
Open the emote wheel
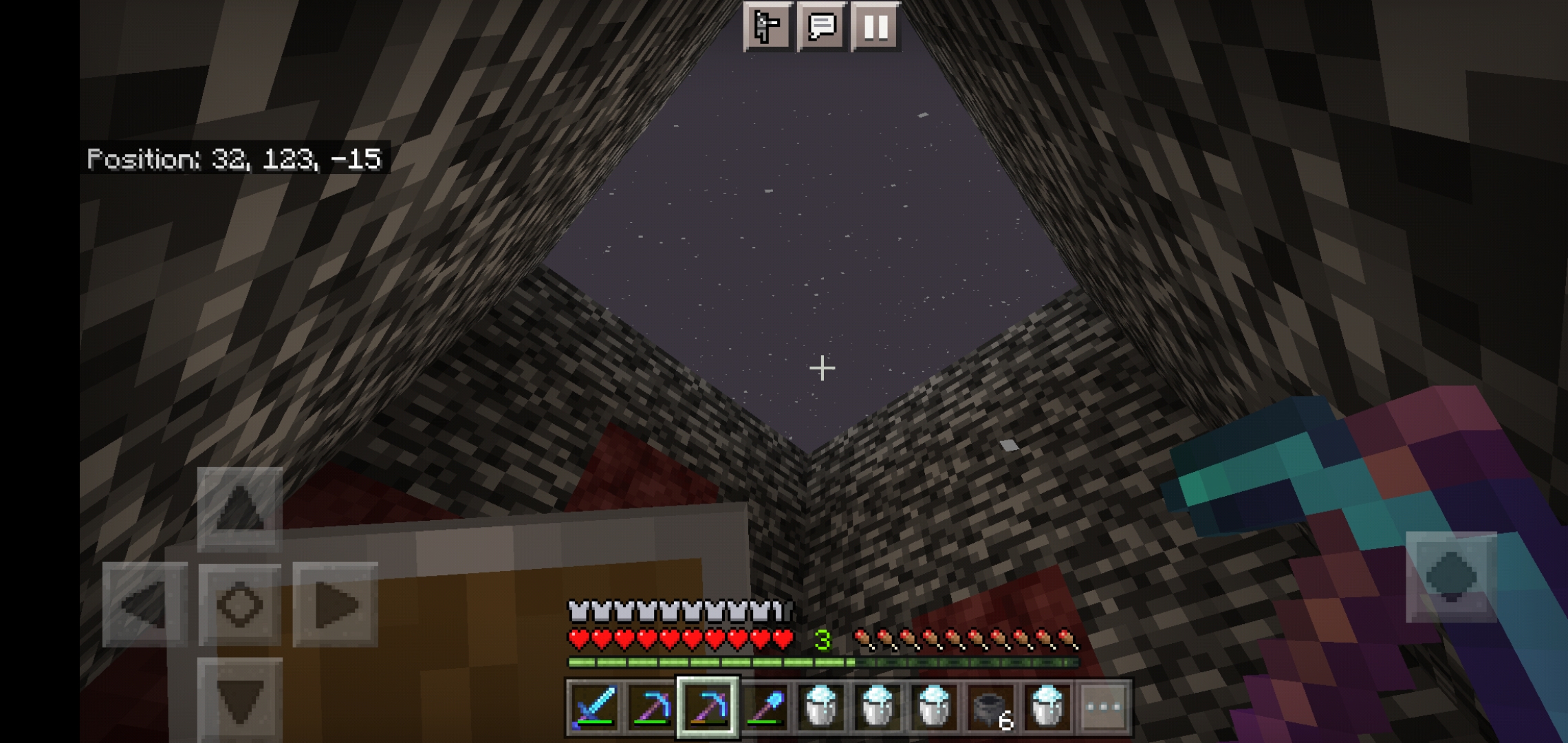768,28
